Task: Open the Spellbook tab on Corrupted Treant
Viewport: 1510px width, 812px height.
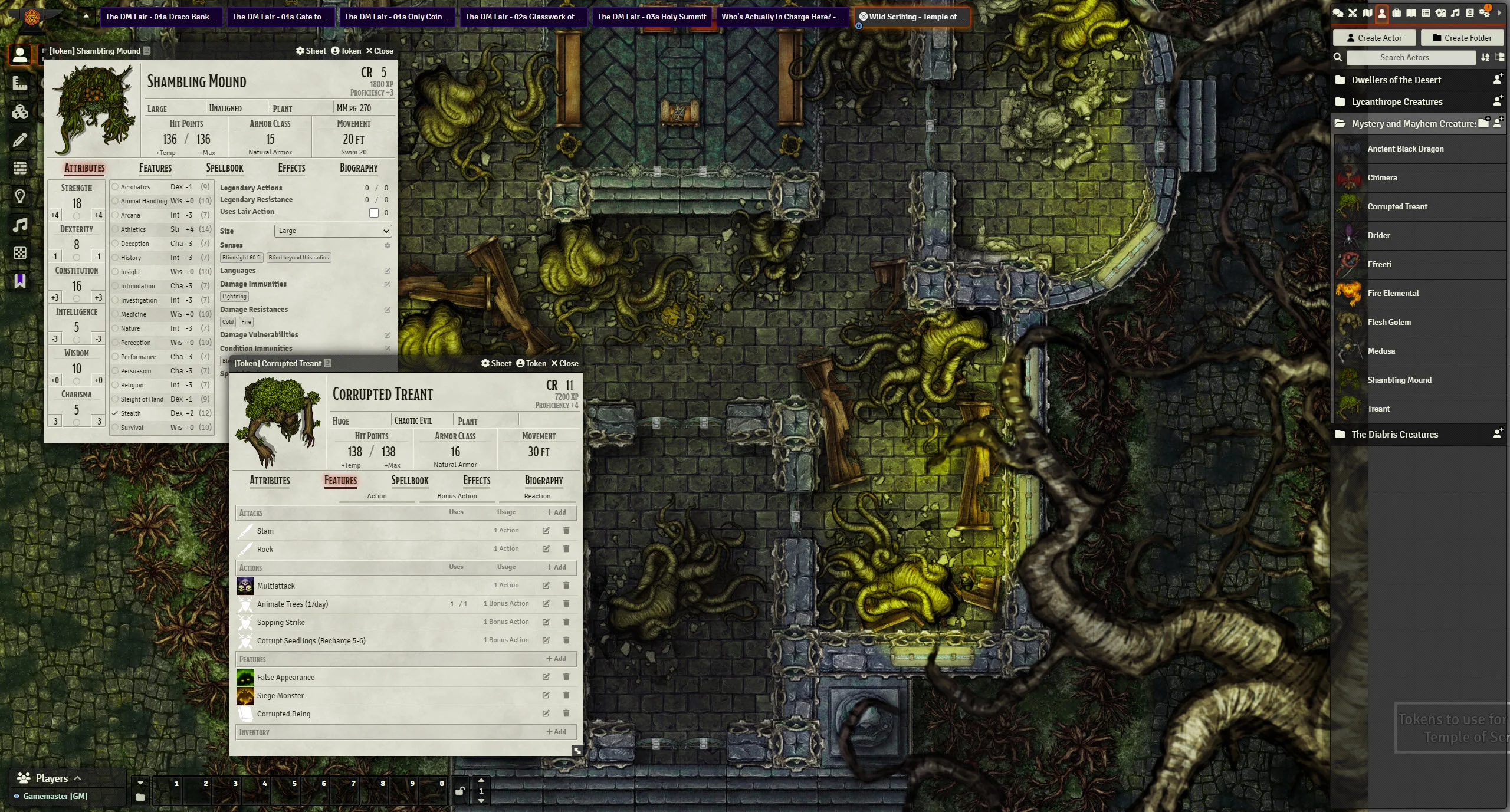Action: 409,481
